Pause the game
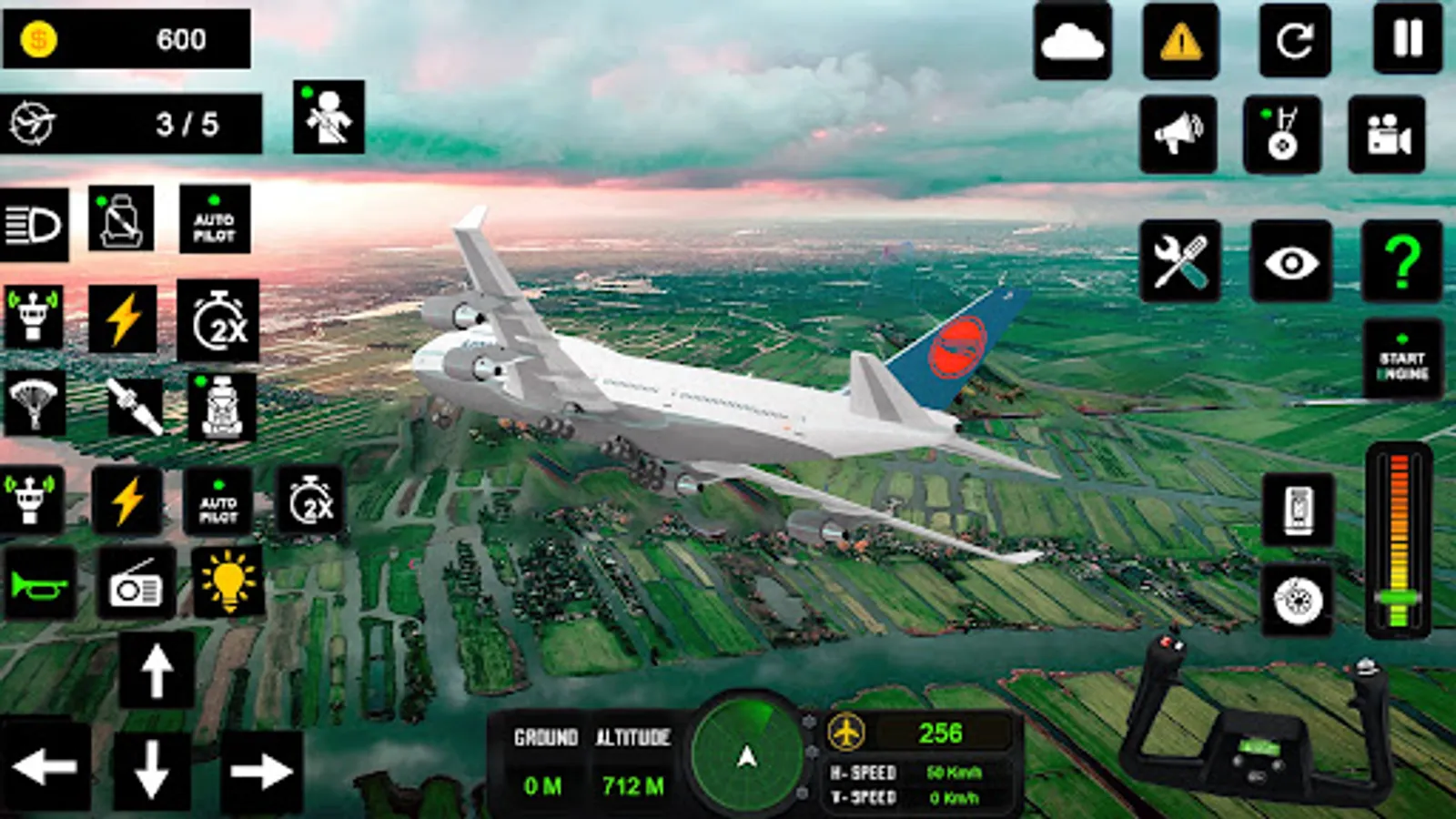This screenshot has width=1456, height=819. point(1408,39)
